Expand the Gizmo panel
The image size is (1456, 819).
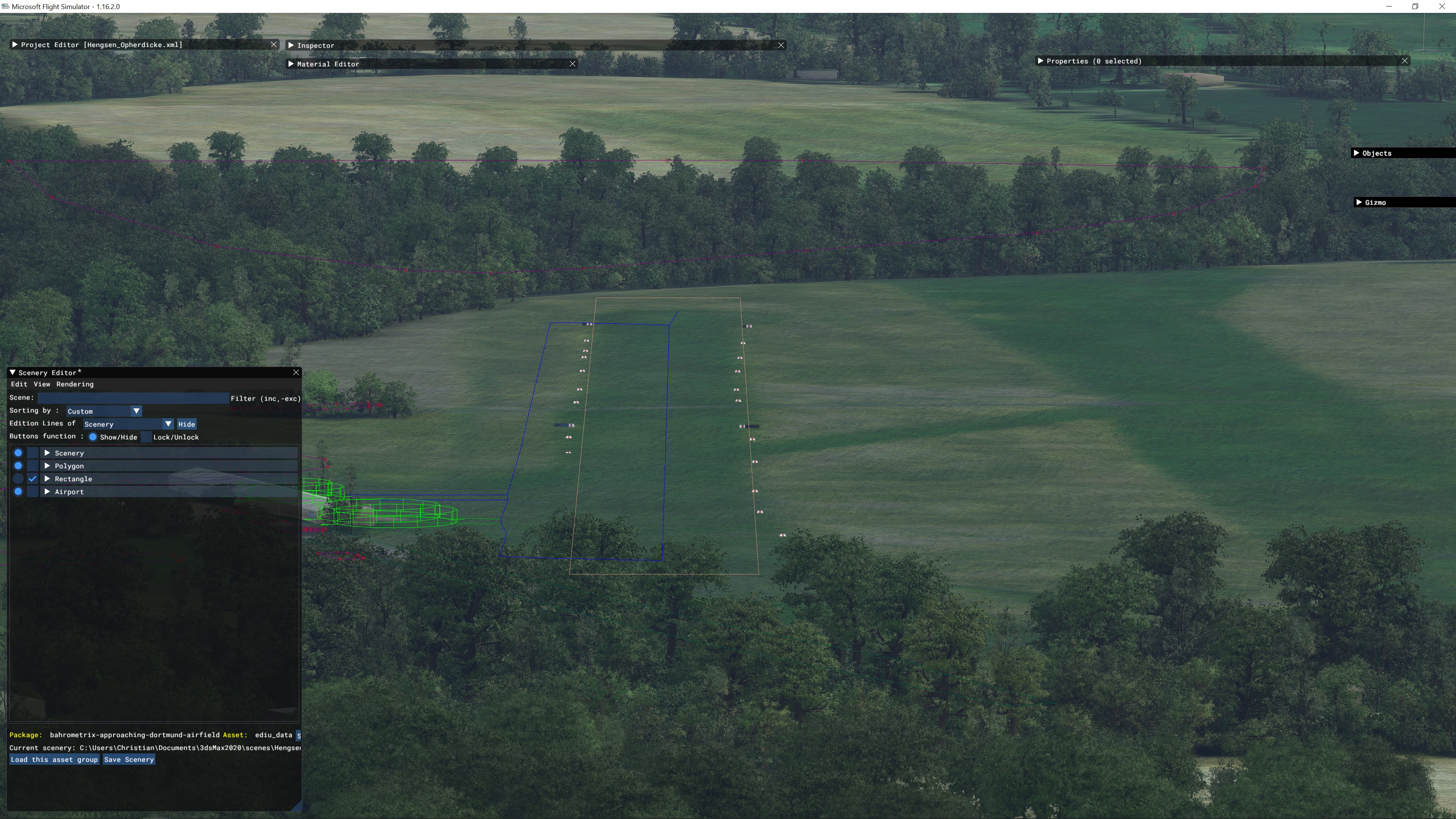1359,202
